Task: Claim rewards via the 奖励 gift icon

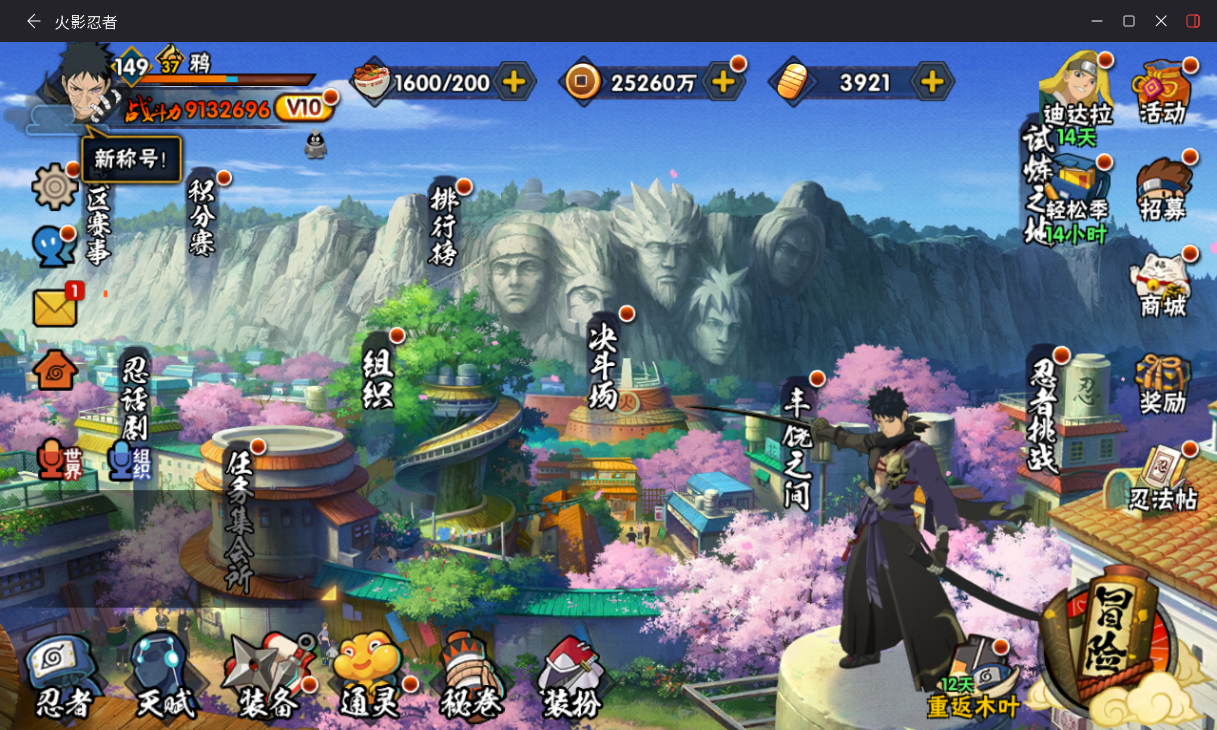Action: [x=1162, y=384]
